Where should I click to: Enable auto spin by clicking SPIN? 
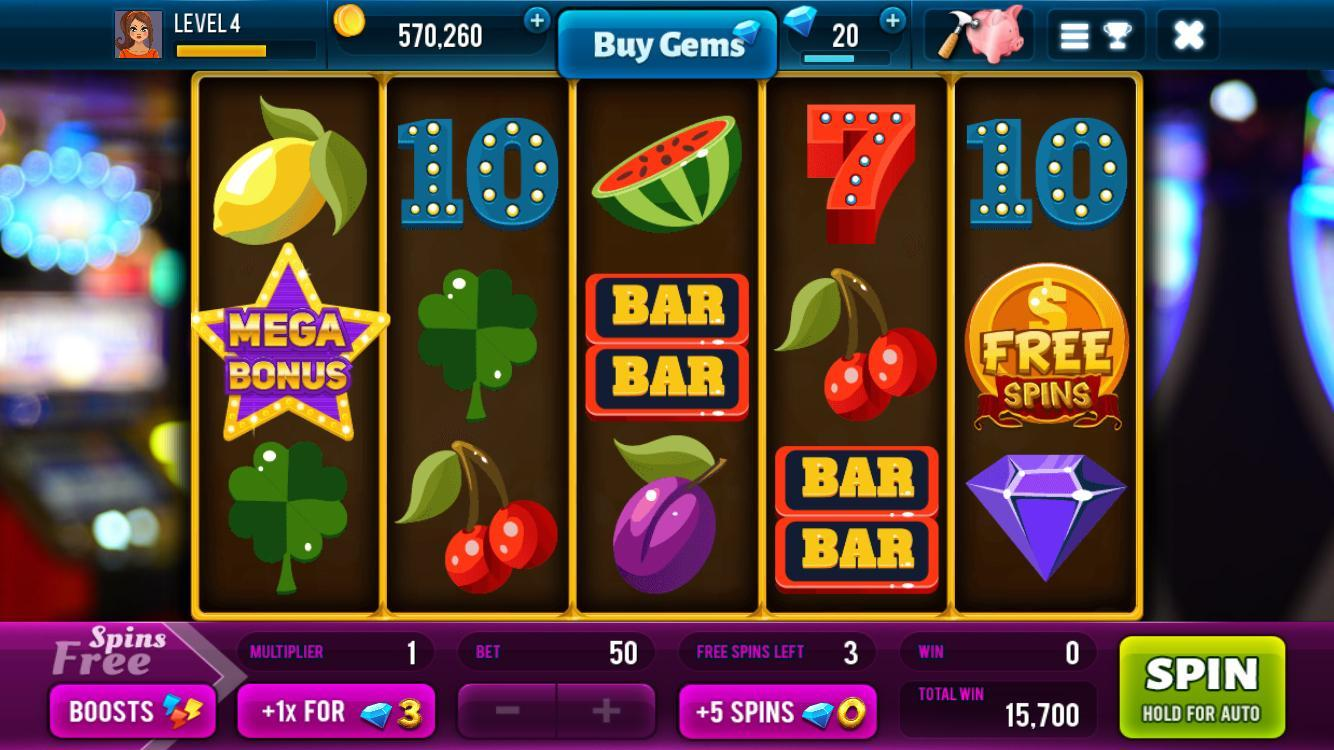1201,687
